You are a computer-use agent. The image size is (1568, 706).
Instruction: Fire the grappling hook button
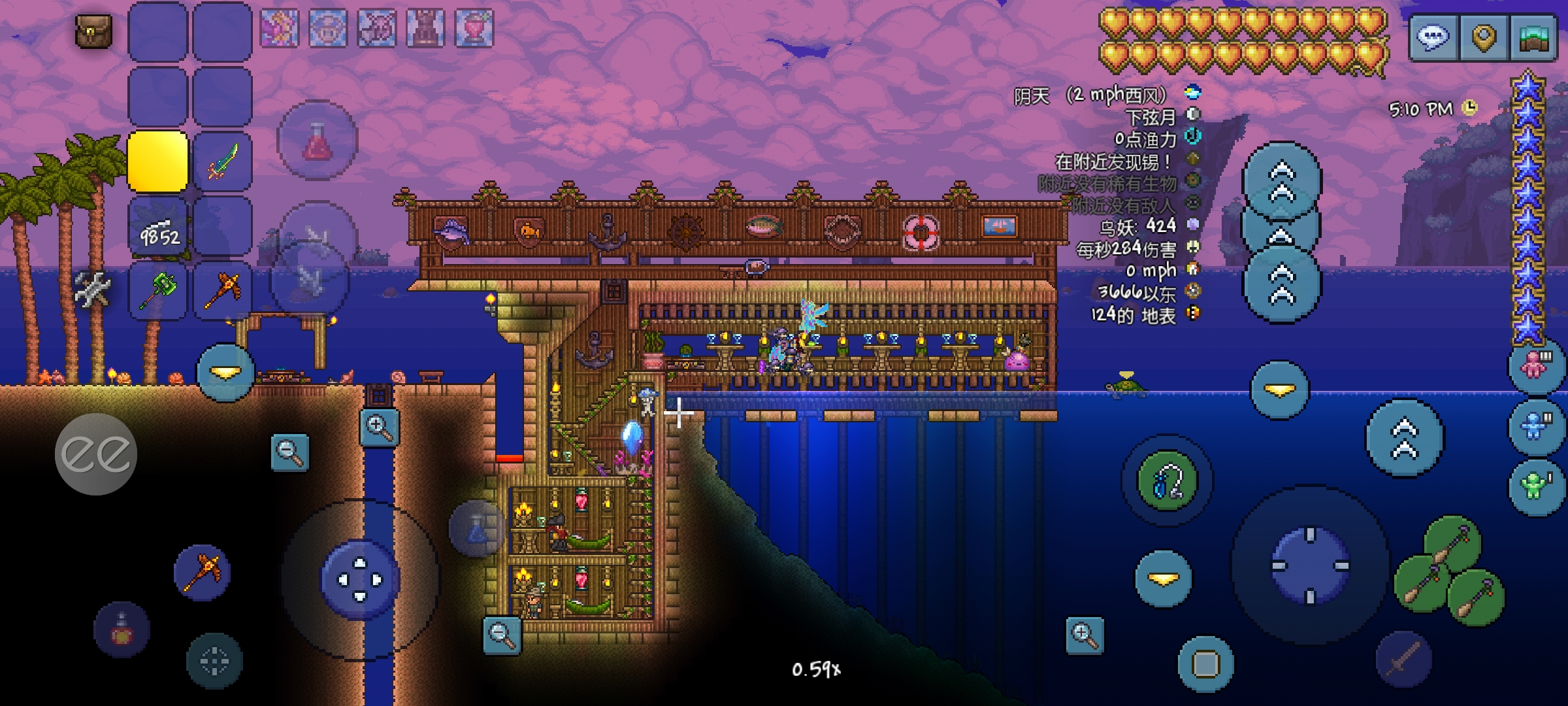click(x=1168, y=481)
